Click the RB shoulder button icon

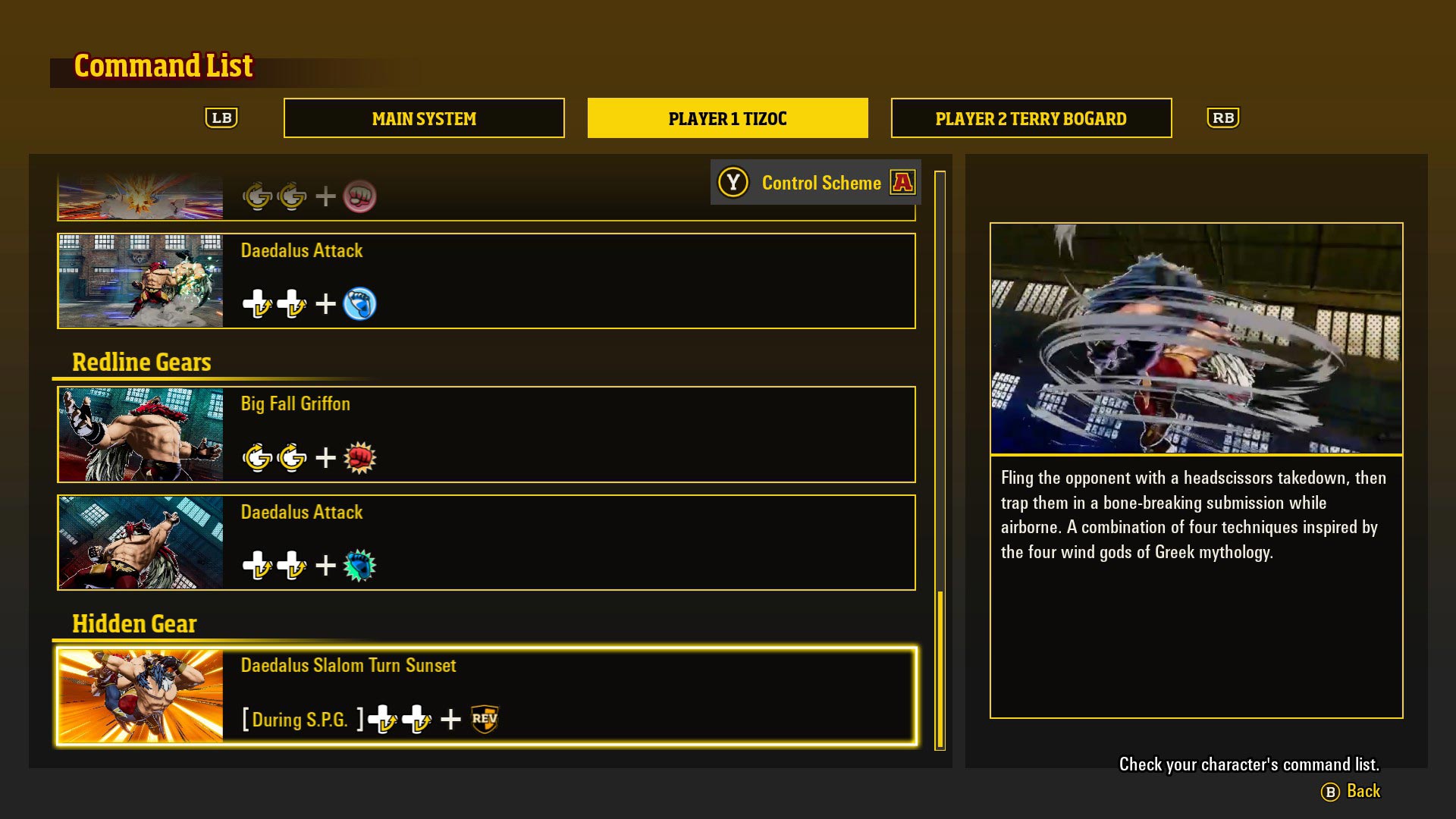1223,118
